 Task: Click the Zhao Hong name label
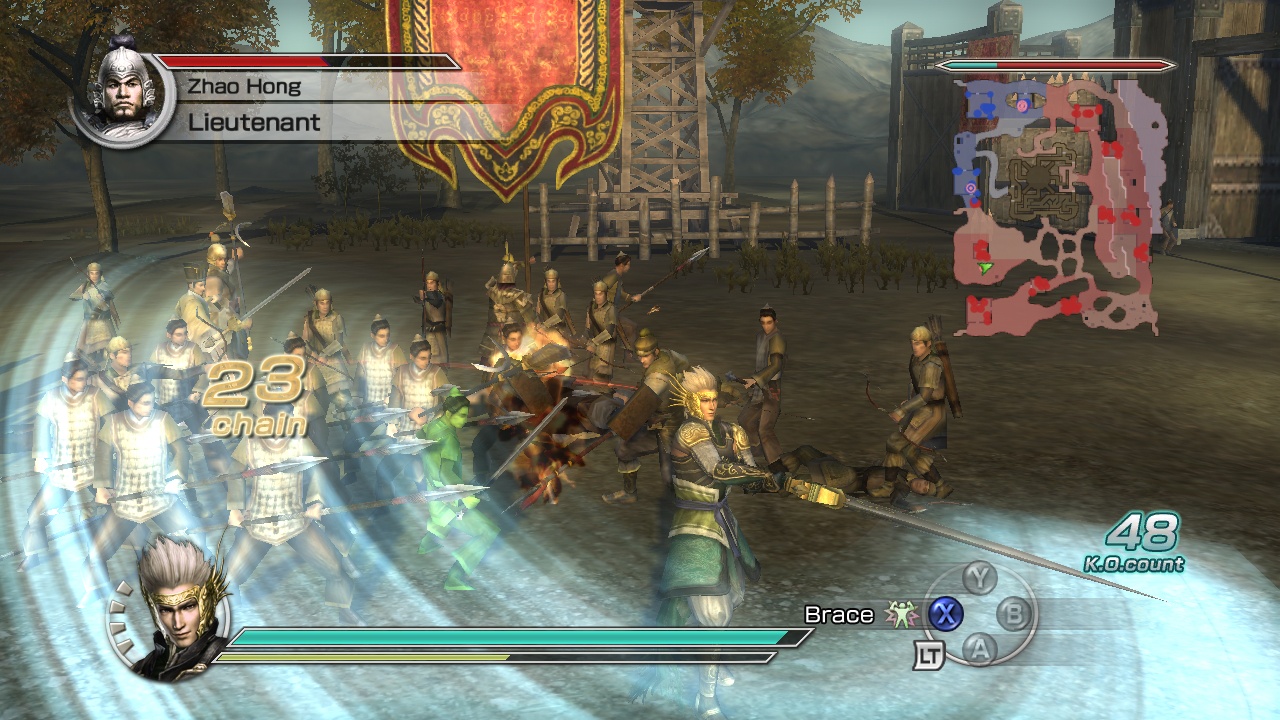point(246,86)
